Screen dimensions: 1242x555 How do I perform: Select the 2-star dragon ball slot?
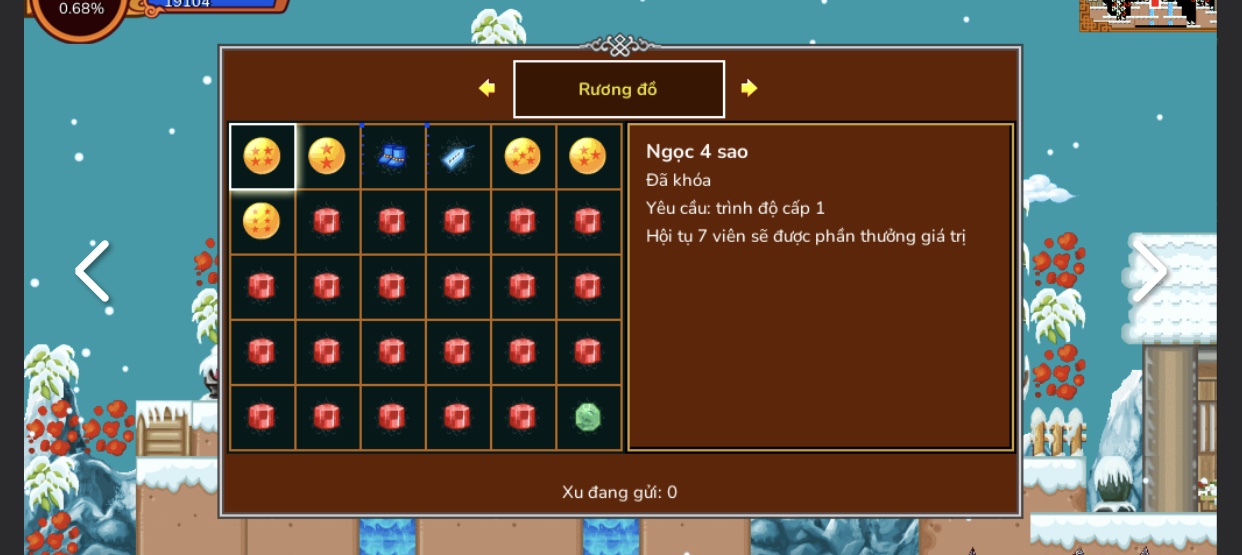coord(327,157)
